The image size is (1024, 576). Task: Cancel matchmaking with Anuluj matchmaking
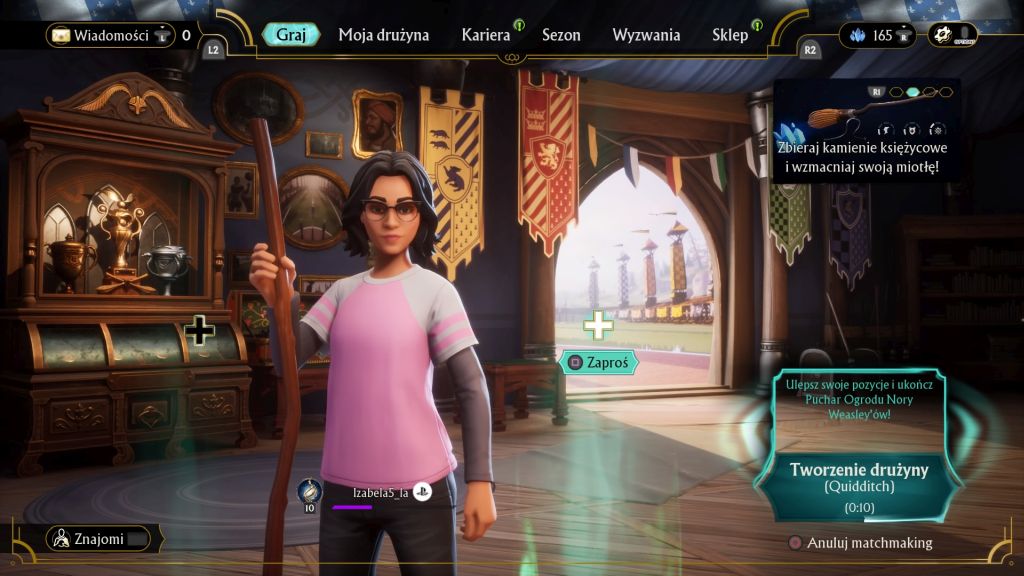coord(860,543)
